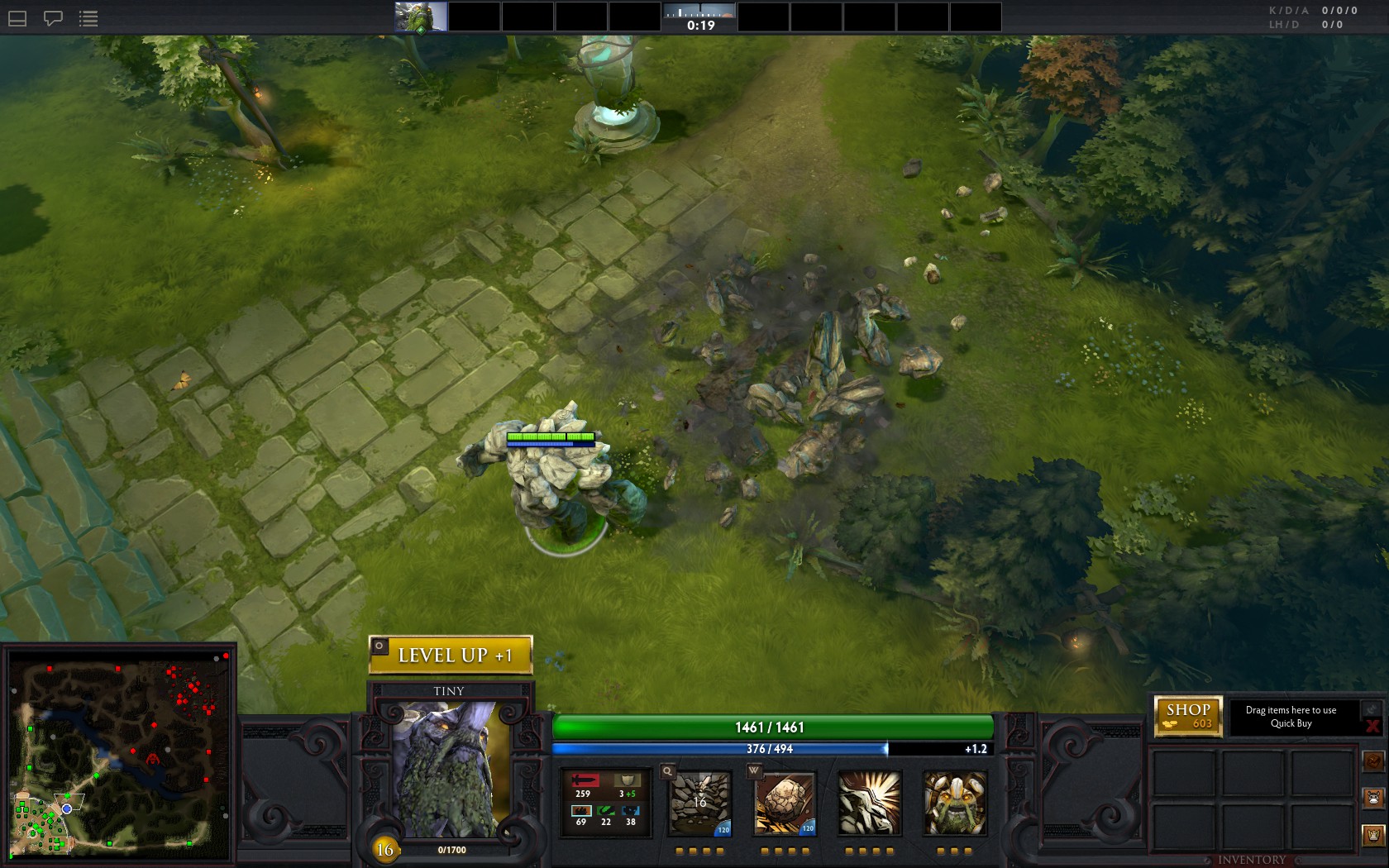Select the Craggy Exterior ability icon

point(869,804)
